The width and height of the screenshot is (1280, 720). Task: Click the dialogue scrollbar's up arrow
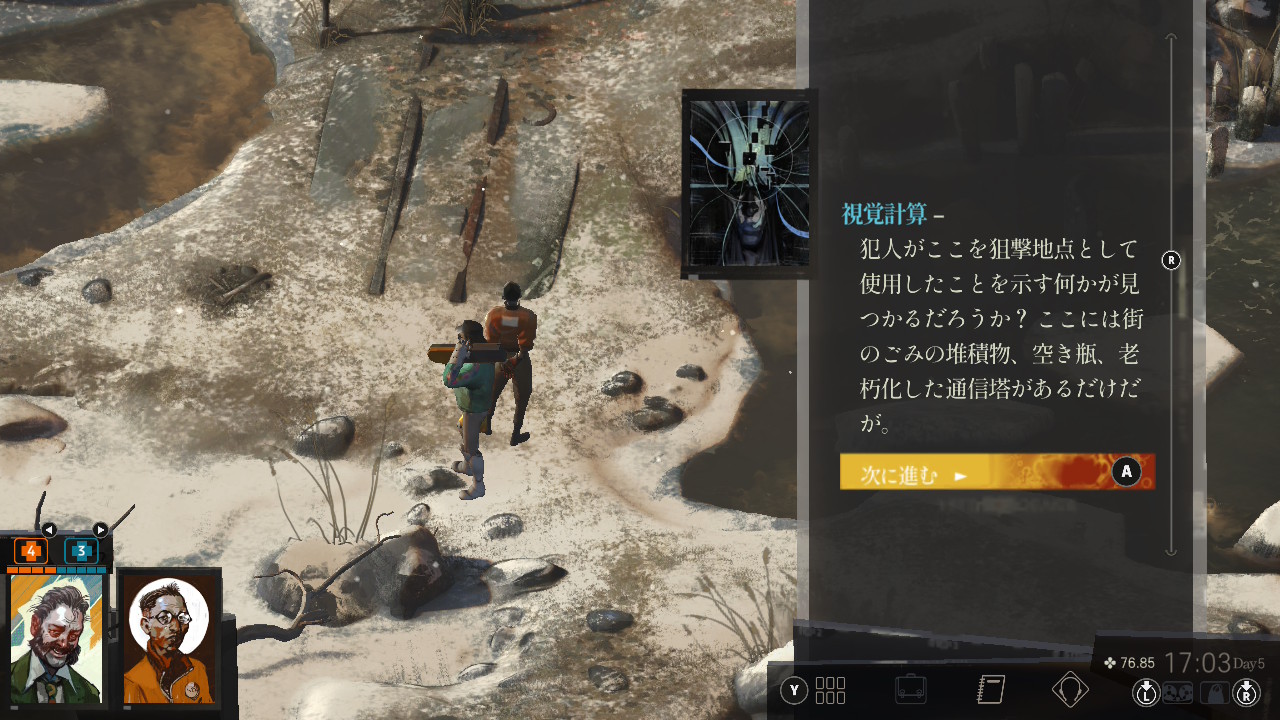(1171, 39)
